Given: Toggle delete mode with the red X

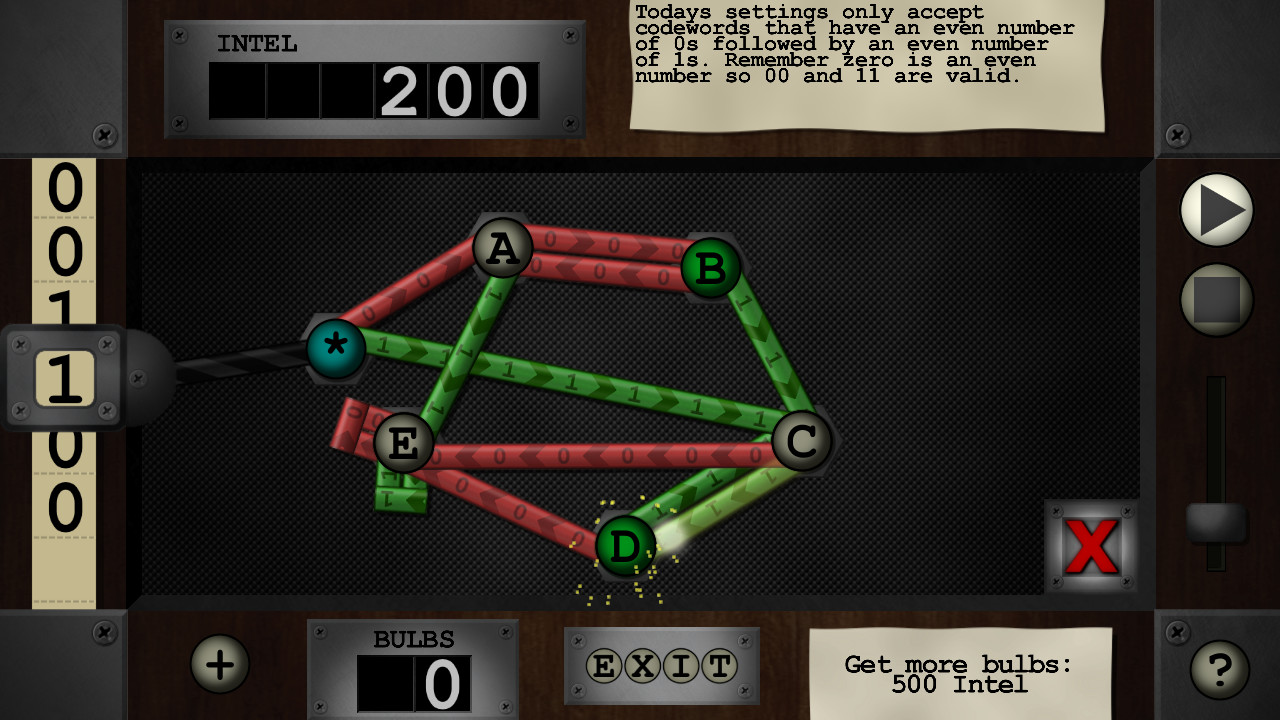Looking at the screenshot, I should pyautogui.click(x=1090, y=545).
